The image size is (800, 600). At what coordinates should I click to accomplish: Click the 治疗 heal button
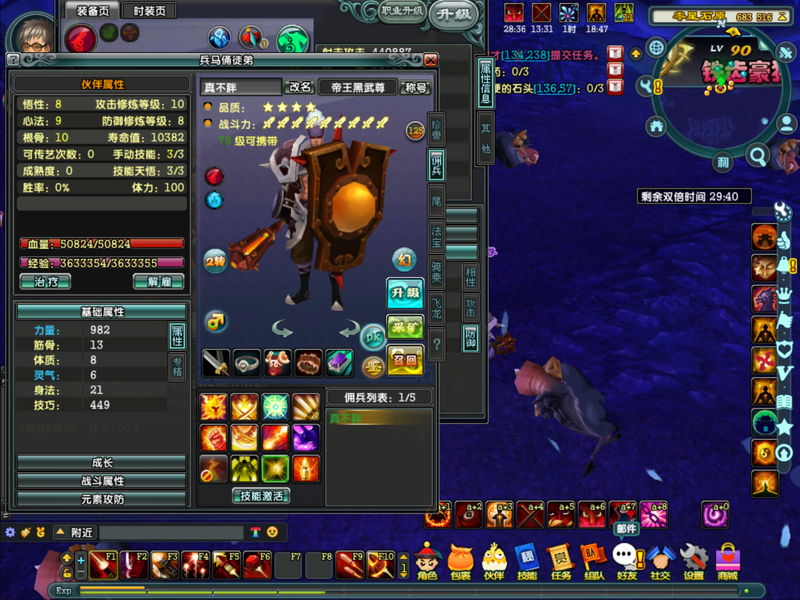pyautogui.click(x=46, y=282)
